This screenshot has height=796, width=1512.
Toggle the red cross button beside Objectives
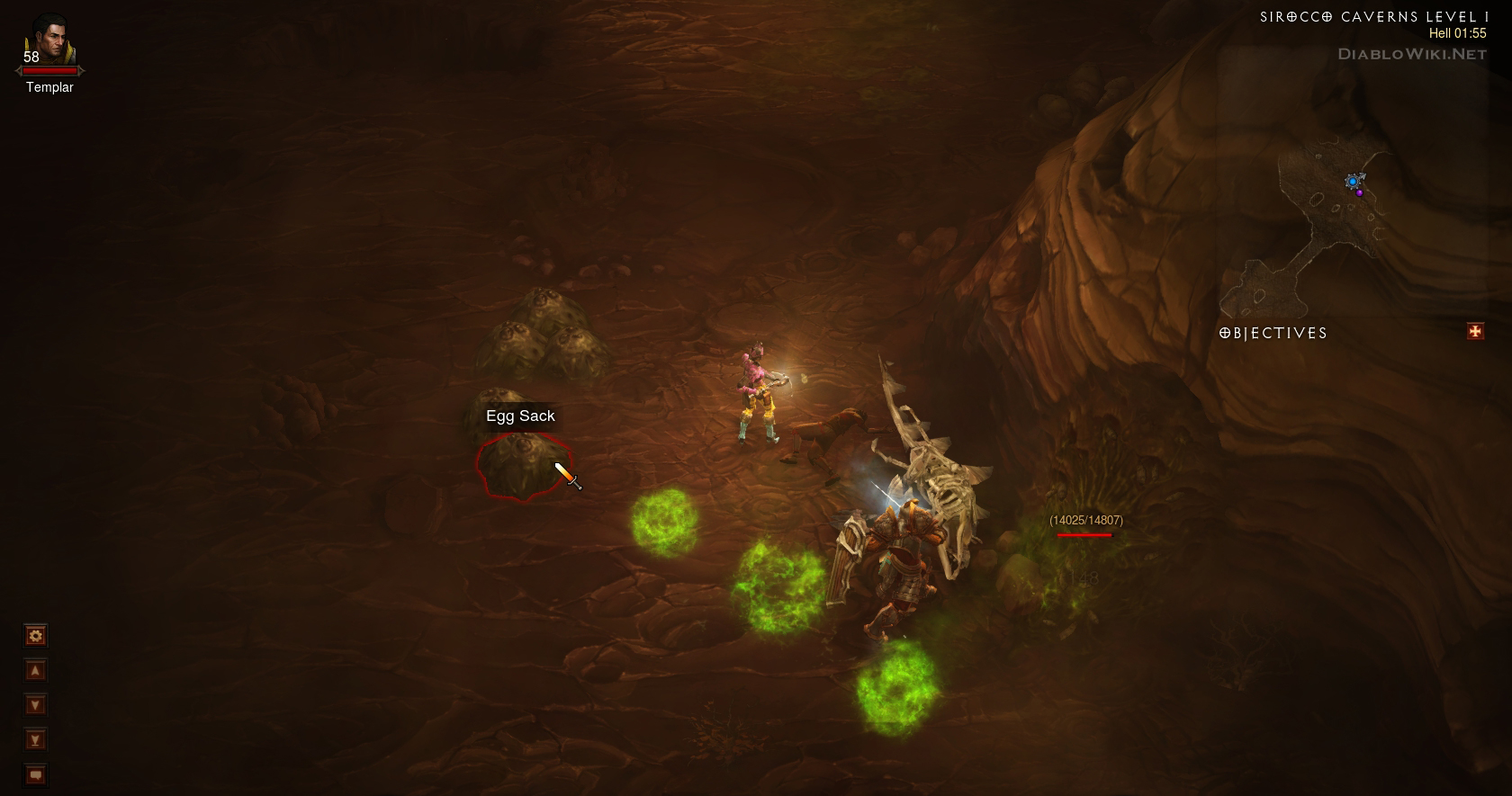tap(1475, 332)
